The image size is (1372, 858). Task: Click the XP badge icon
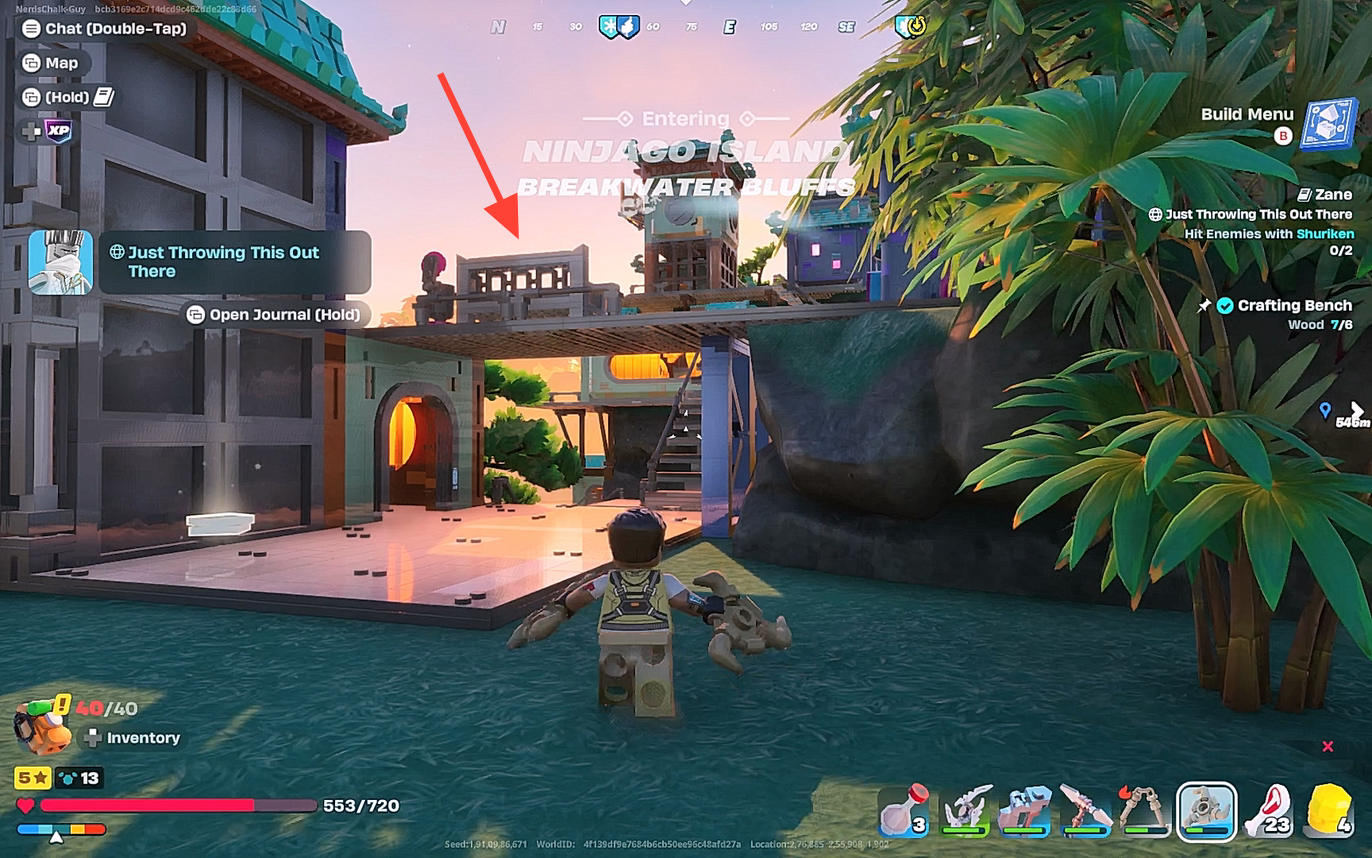[58, 130]
